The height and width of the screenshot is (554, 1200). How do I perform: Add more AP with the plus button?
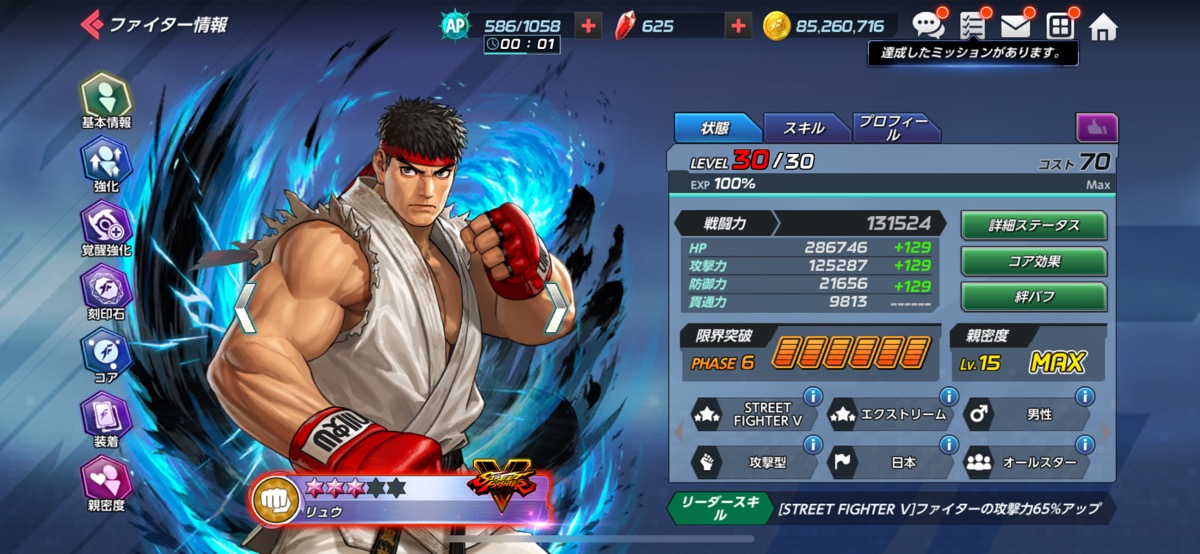[589, 26]
